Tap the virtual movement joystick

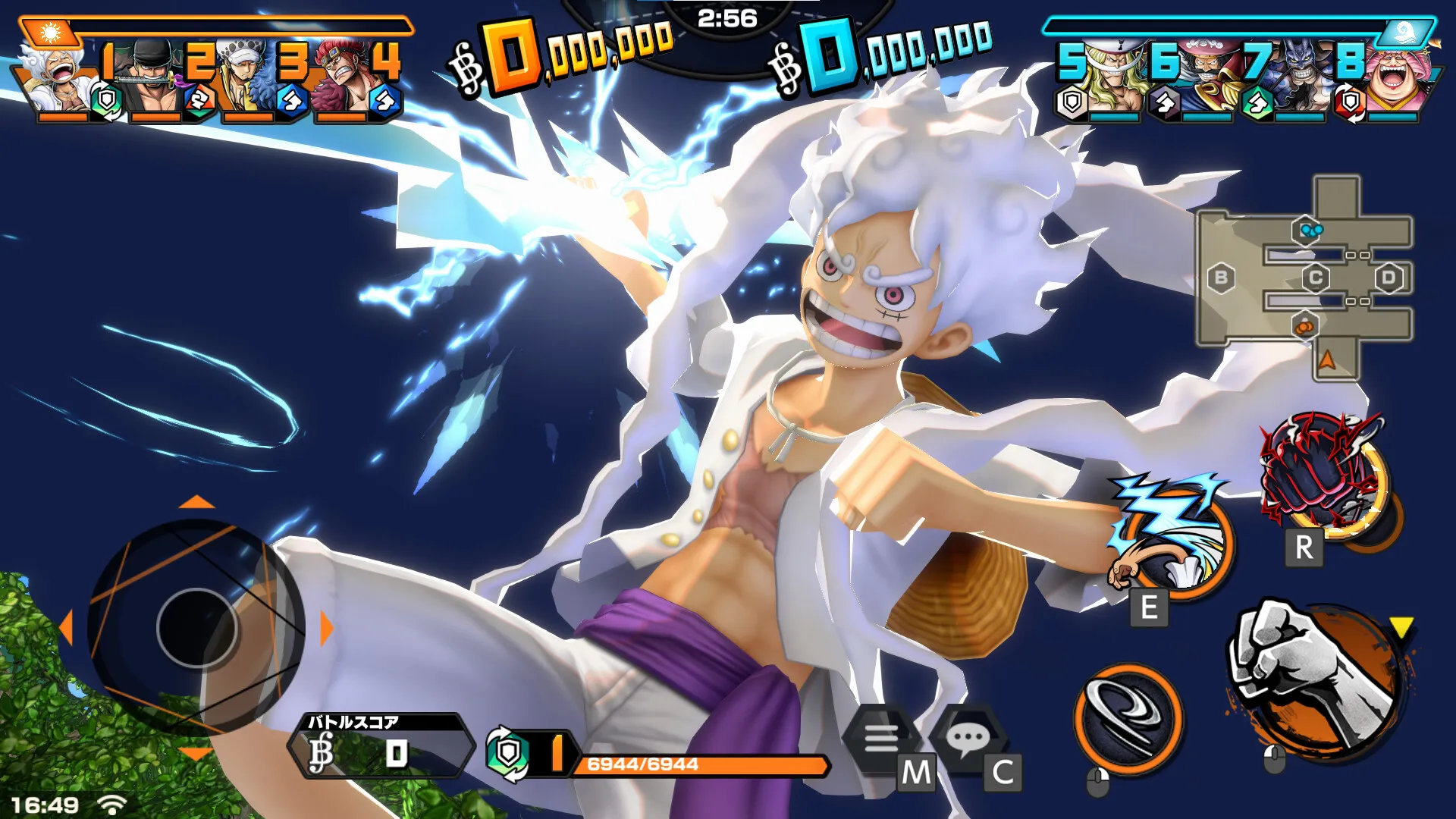pyautogui.click(x=197, y=627)
